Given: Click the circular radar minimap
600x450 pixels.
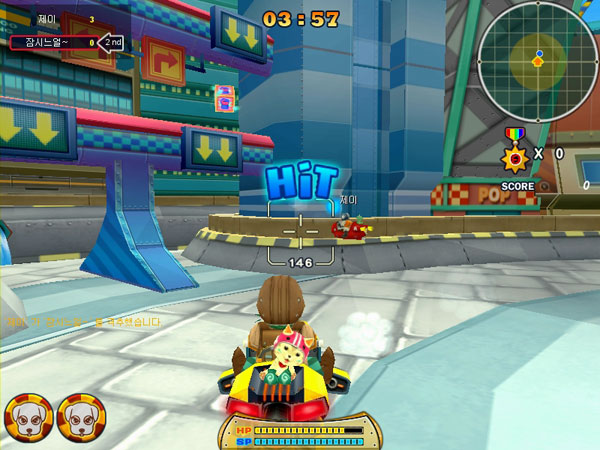Looking at the screenshot, I should click(x=537, y=59).
